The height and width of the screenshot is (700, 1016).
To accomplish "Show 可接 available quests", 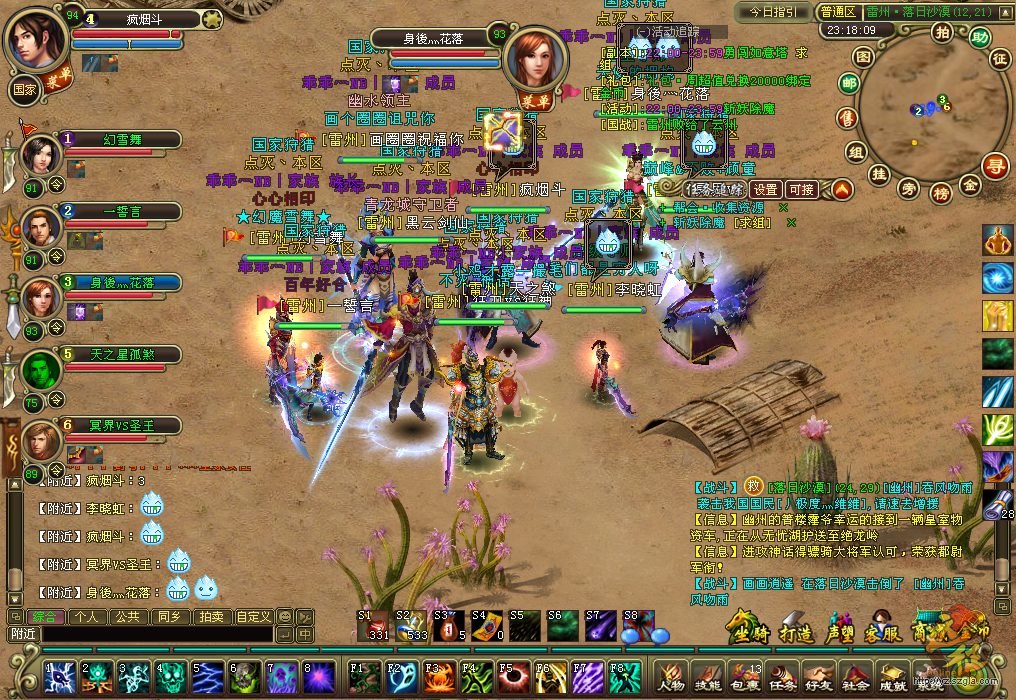I will [801, 189].
